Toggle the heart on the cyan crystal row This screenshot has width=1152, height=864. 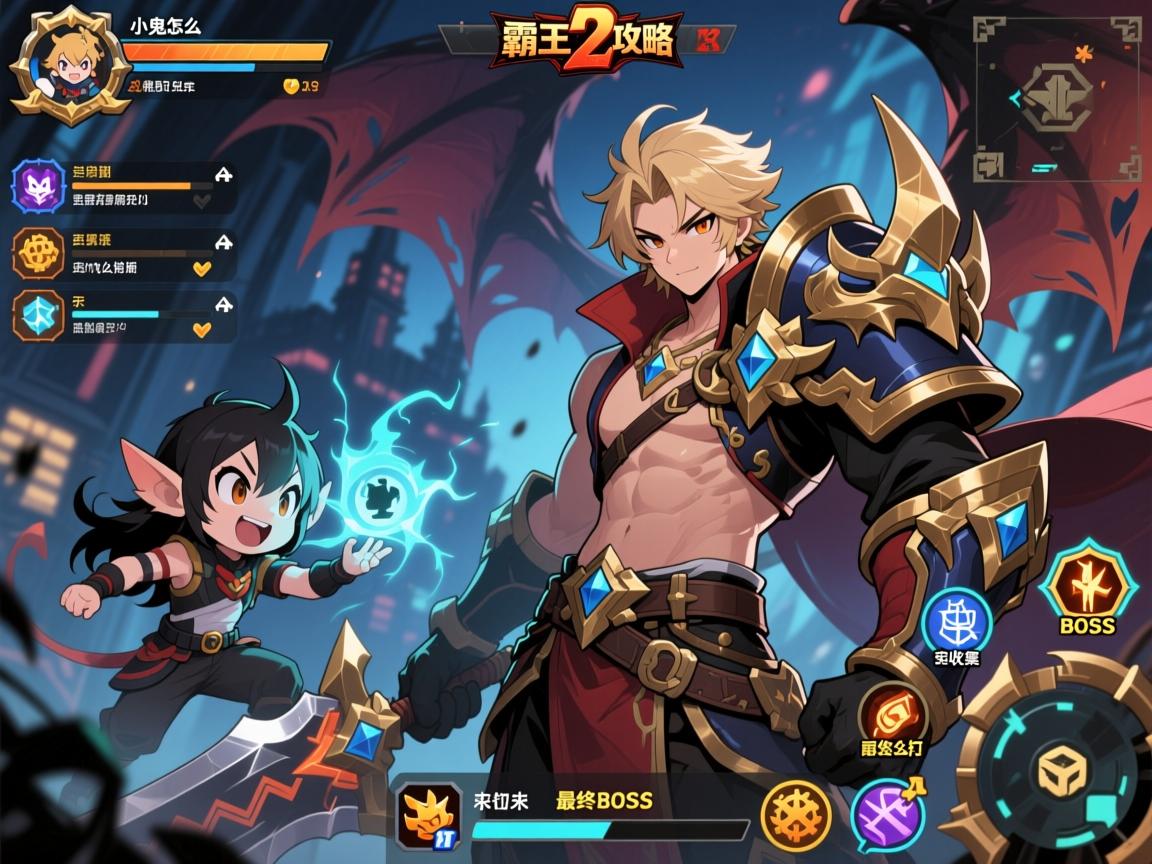pyautogui.click(x=202, y=329)
